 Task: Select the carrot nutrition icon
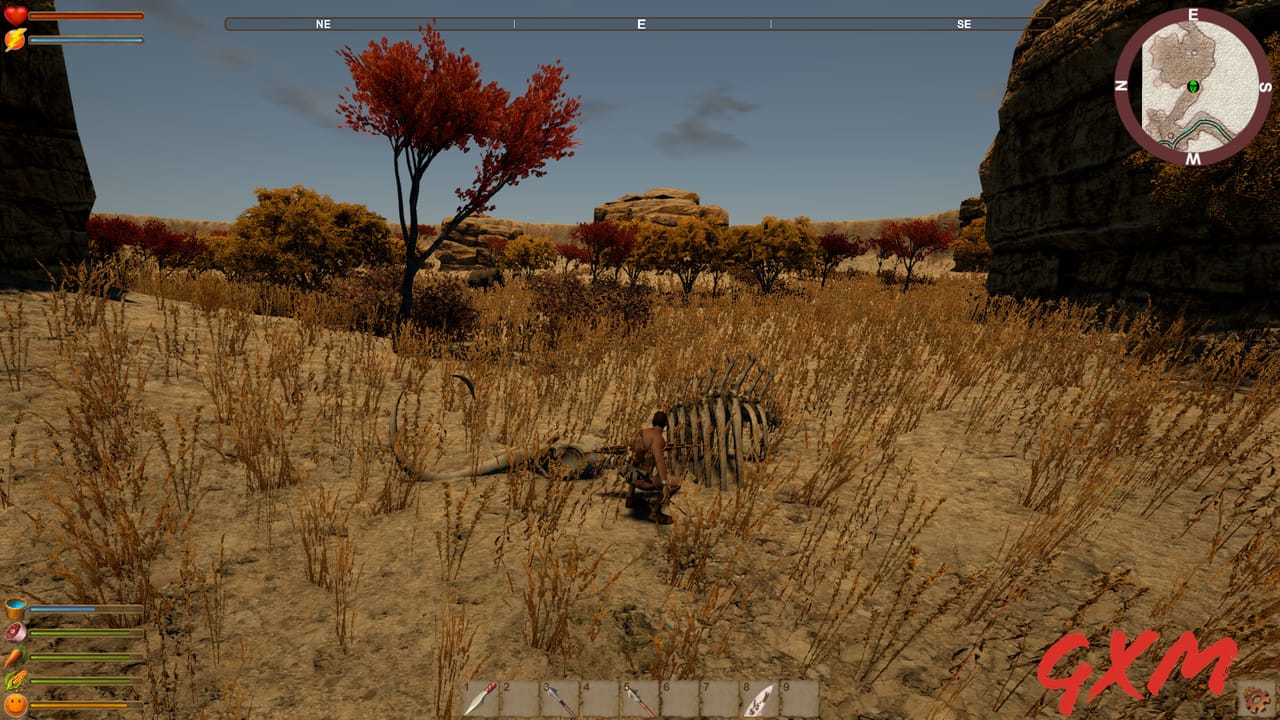click(x=13, y=655)
